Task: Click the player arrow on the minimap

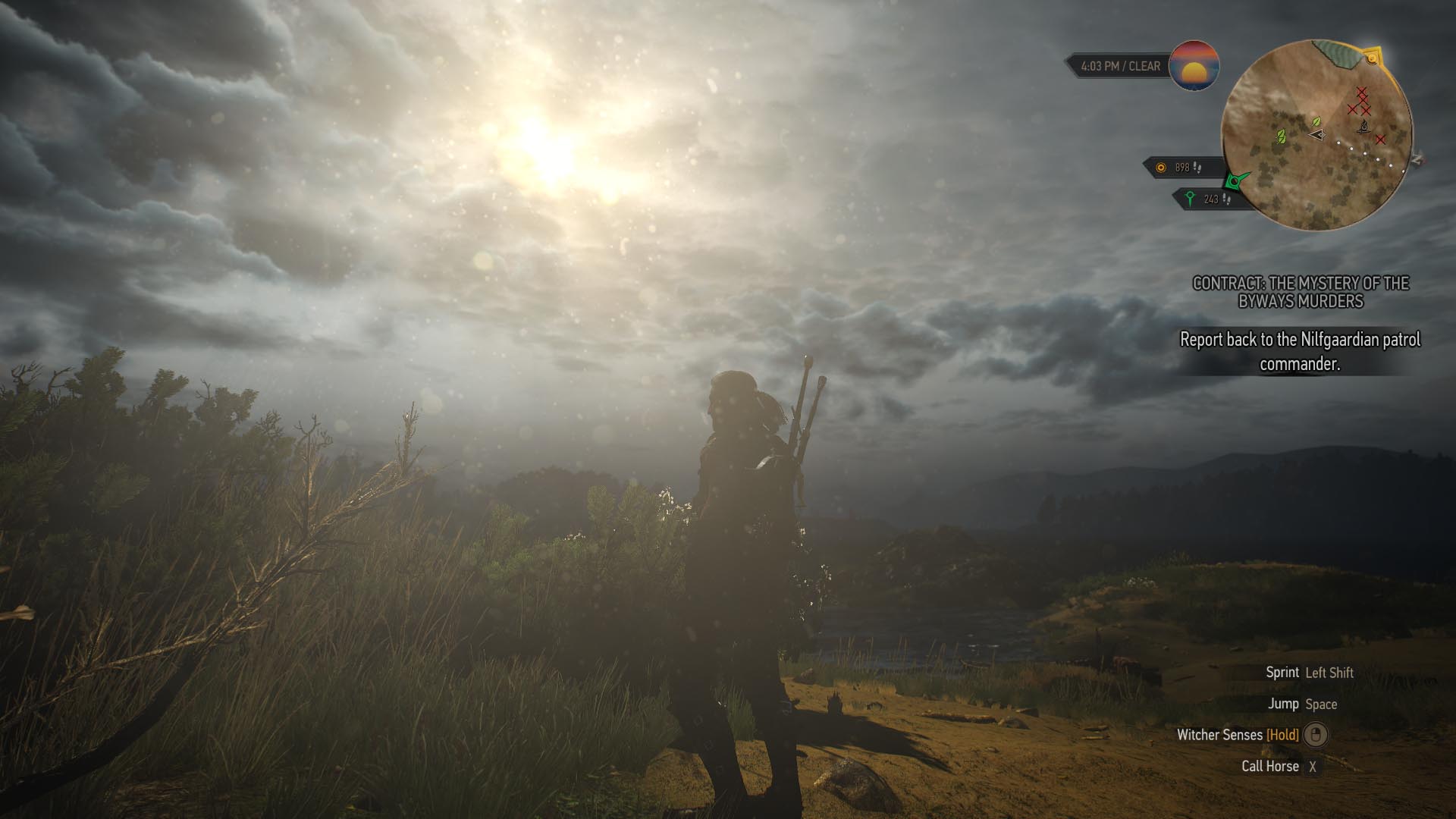Action: coord(1316,134)
